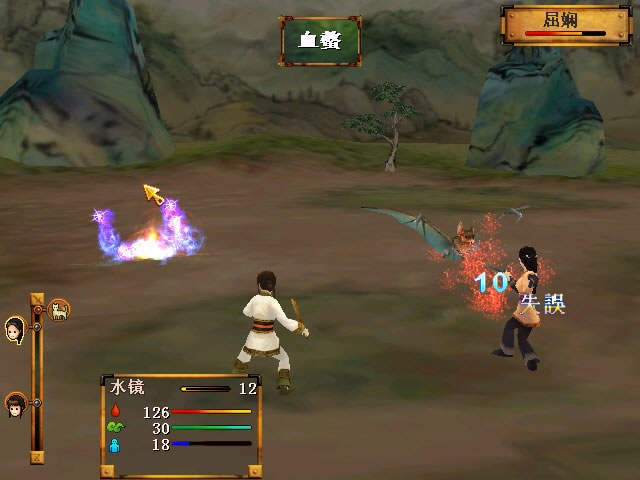The image size is (640, 480).
Task: Select the 水镜 character status panel
Action: click(181, 425)
